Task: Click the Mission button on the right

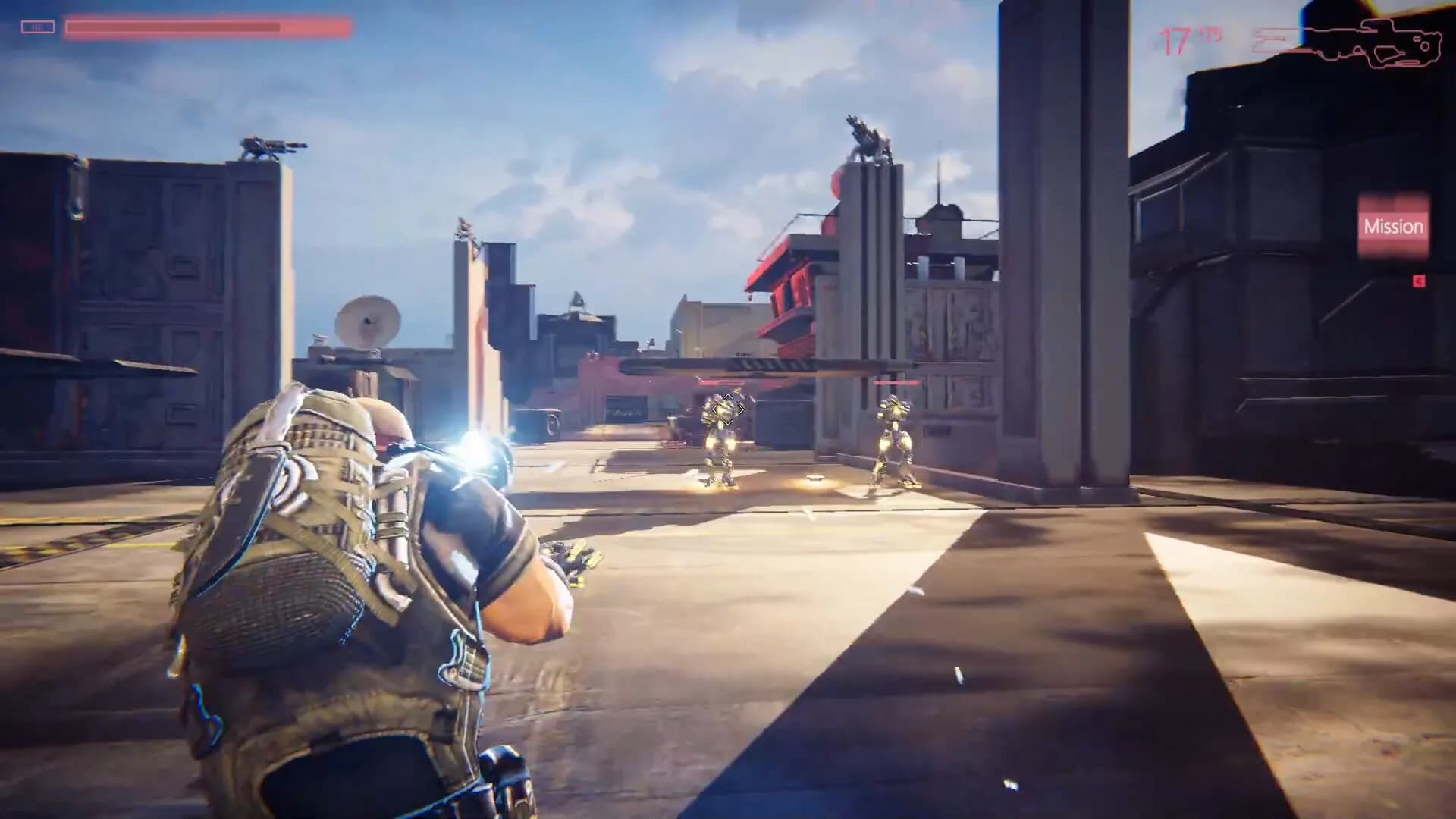Action: tap(1395, 226)
